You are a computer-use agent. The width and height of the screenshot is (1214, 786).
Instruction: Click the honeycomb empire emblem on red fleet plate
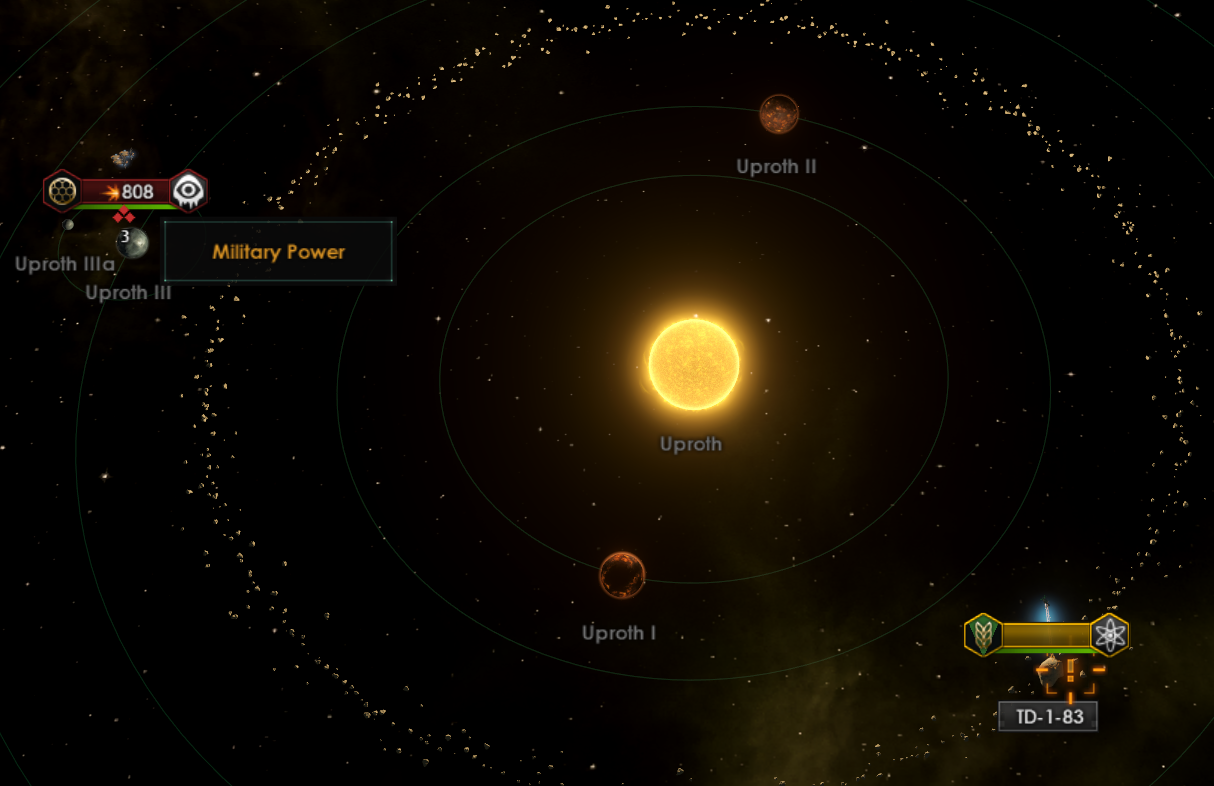(x=62, y=191)
